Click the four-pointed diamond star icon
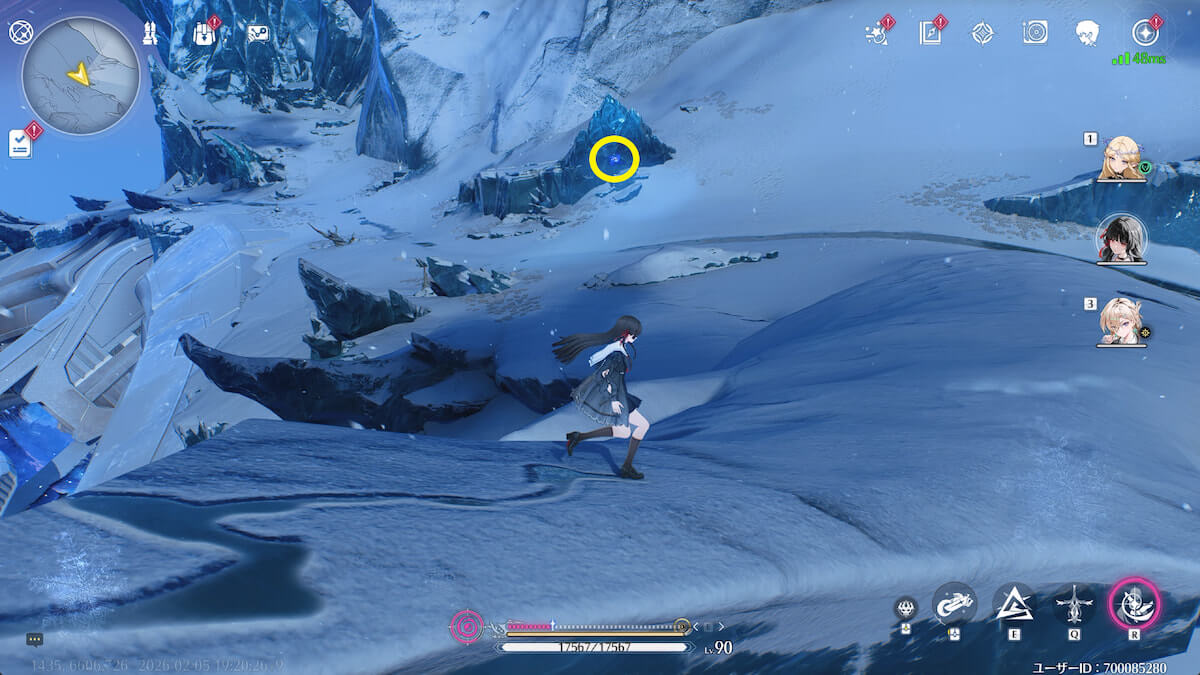 tap(982, 33)
